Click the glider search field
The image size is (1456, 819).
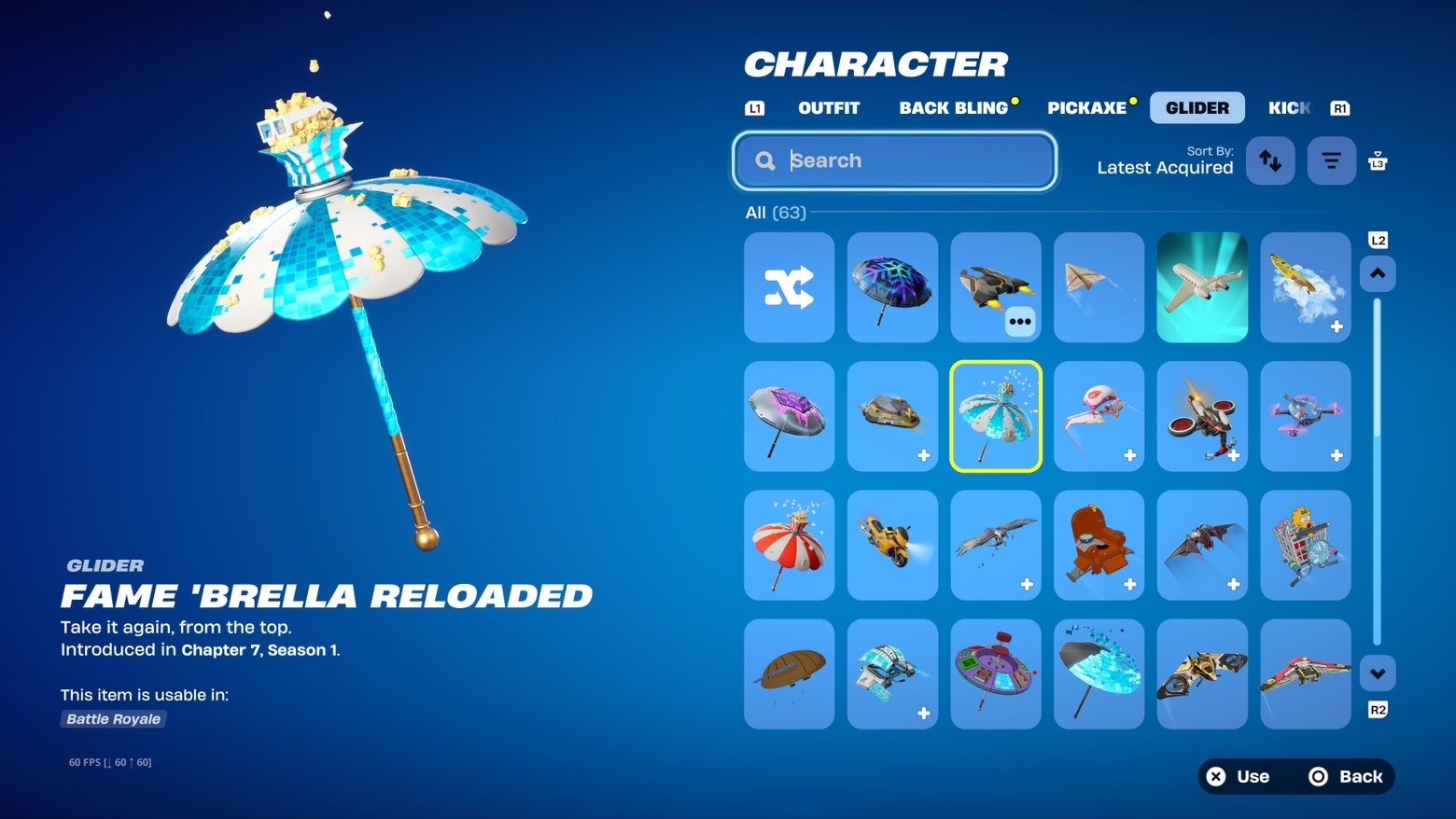click(x=894, y=160)
